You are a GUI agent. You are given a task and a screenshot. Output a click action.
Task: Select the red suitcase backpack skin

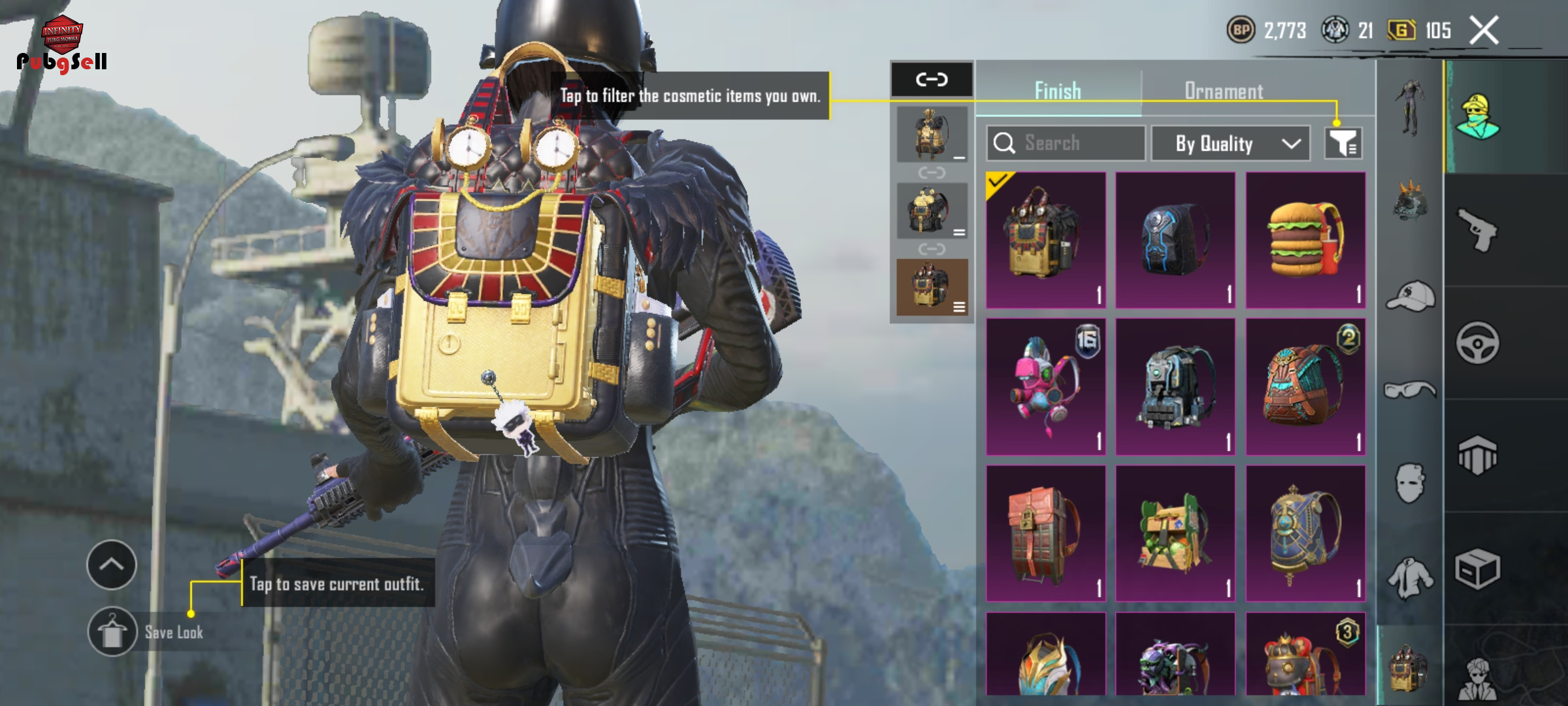tap(1045, 533)
